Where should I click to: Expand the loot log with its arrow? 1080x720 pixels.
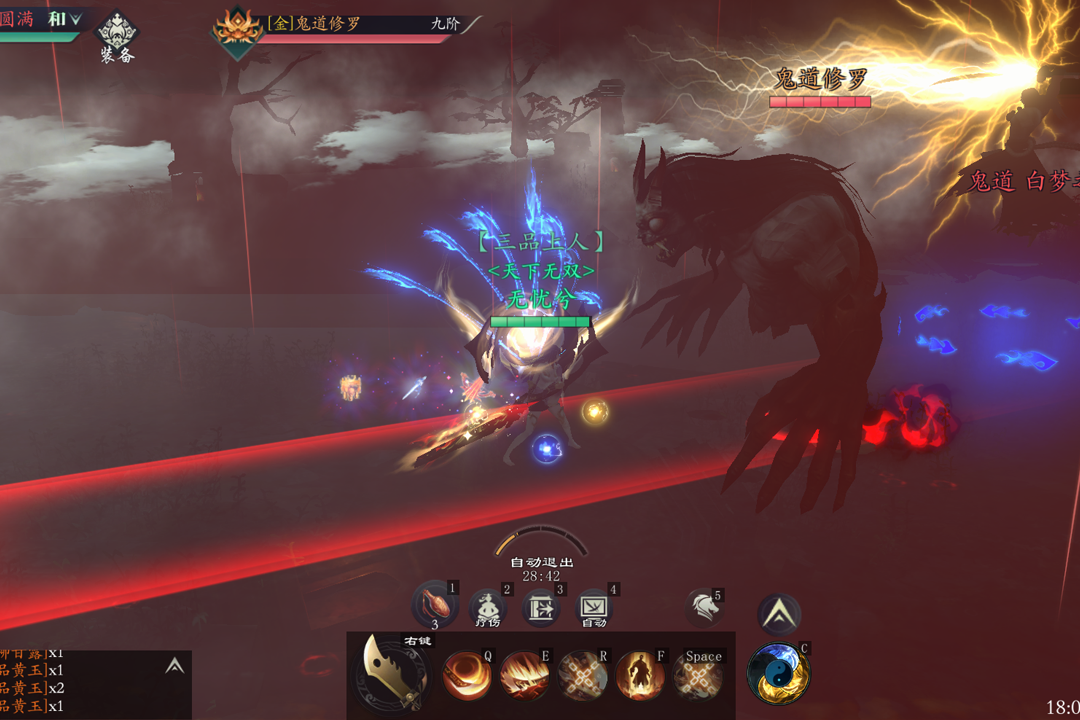[175, 666]
